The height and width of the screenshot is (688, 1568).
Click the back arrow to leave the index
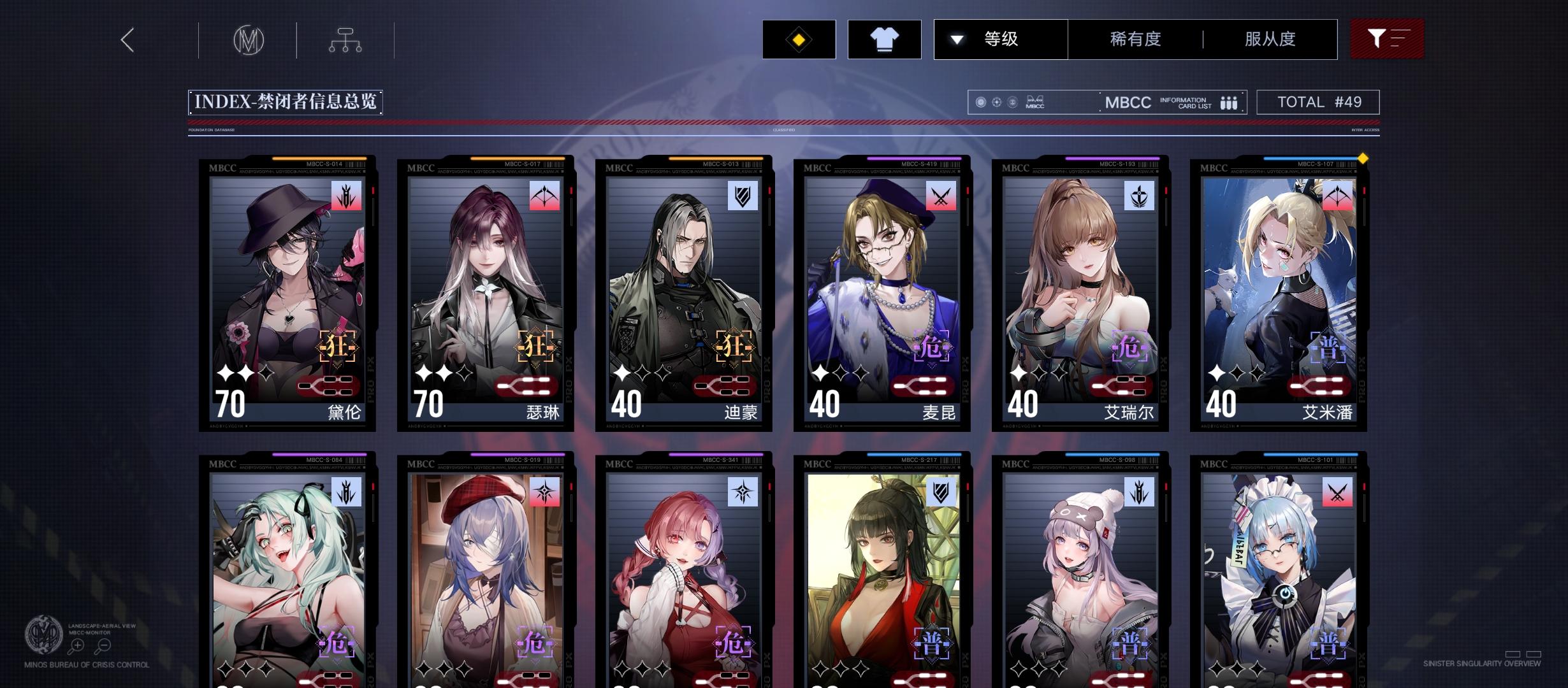click(x=126, y=39)
